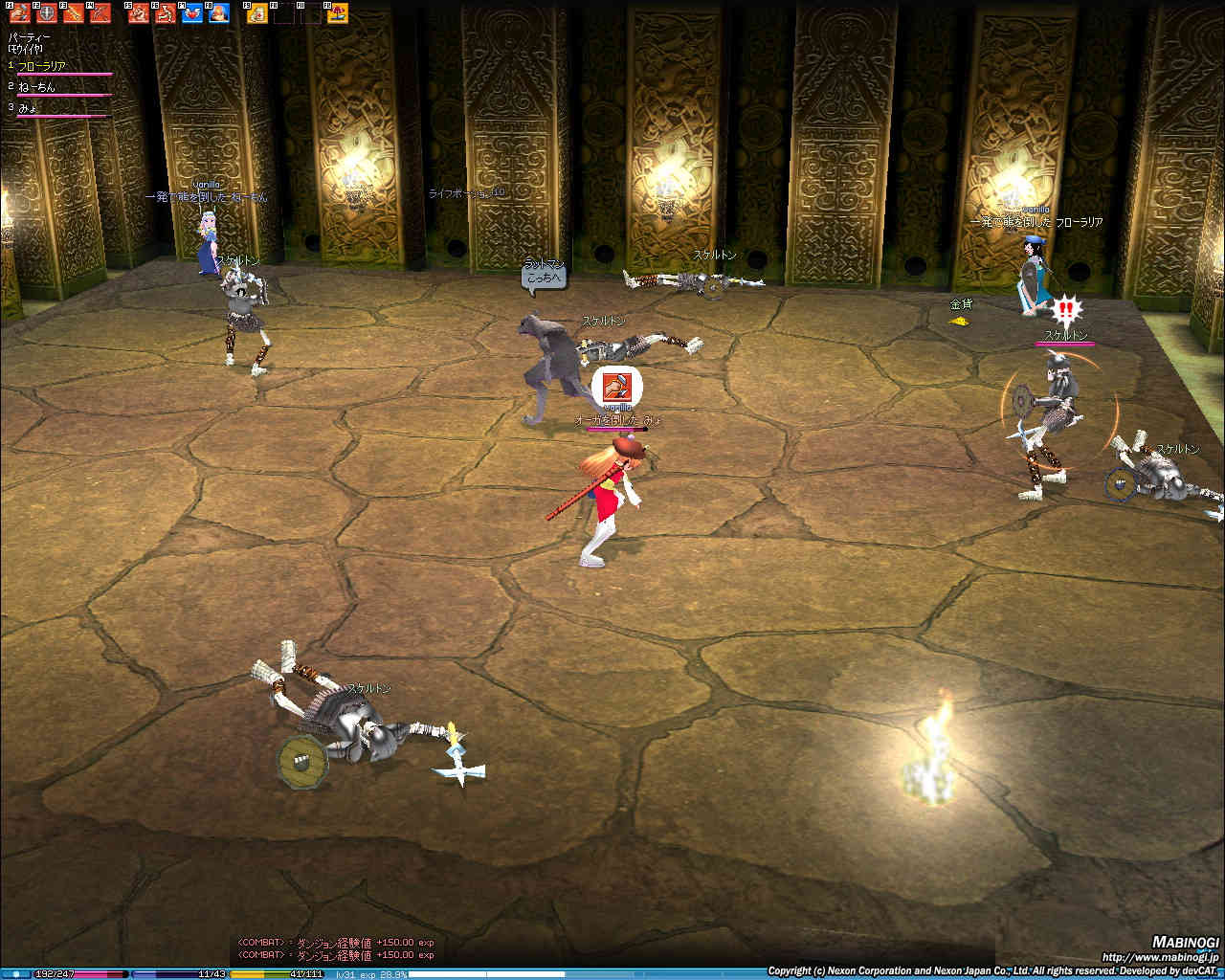The image size is (1225, 980).
Task: Activate the F5 wrestling figure skill
Action: (140, 13)
